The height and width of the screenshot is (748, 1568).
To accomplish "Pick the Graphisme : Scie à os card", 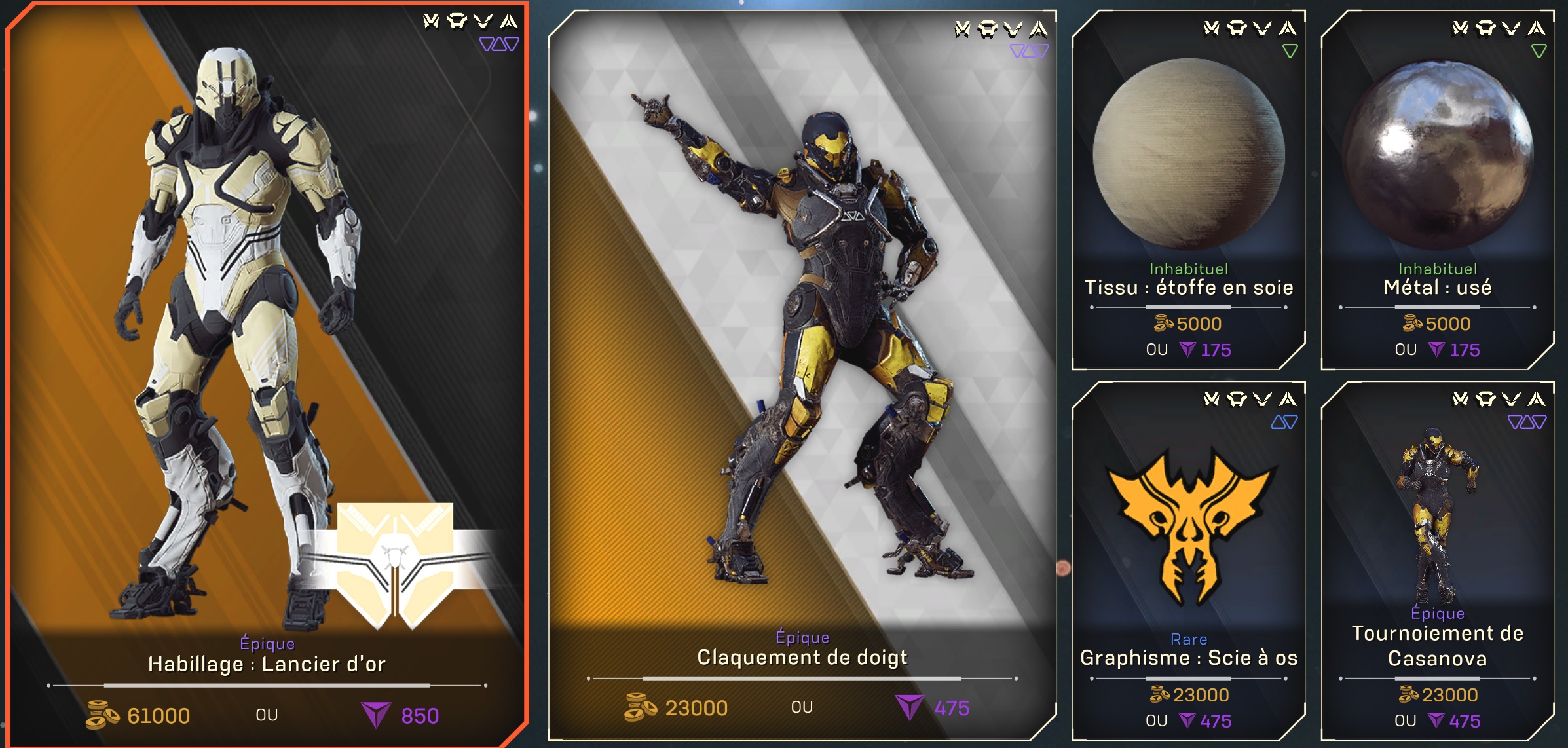I will click(1188, 561).
